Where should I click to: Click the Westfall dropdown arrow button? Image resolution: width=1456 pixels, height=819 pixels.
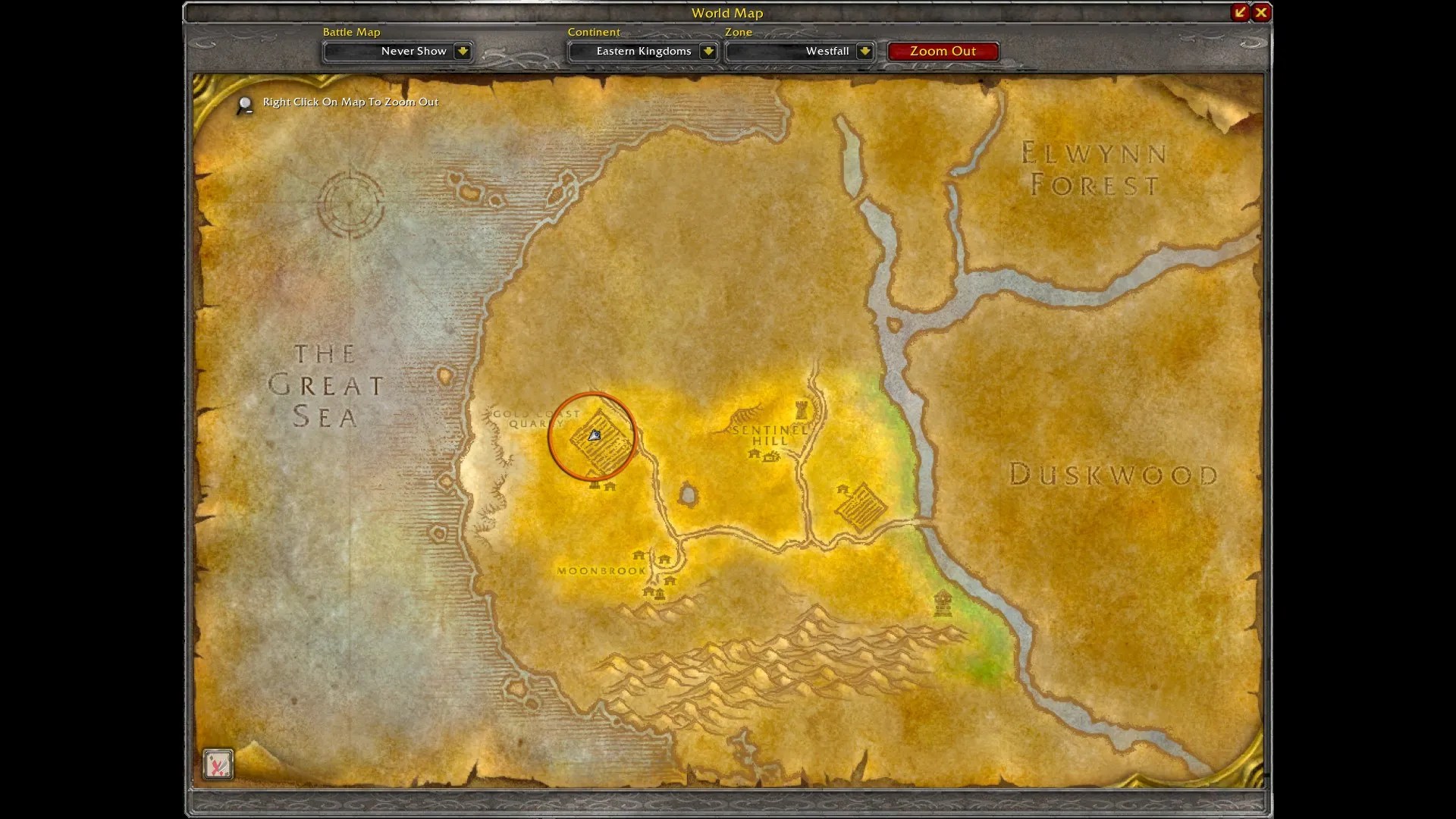coord(865,52)
